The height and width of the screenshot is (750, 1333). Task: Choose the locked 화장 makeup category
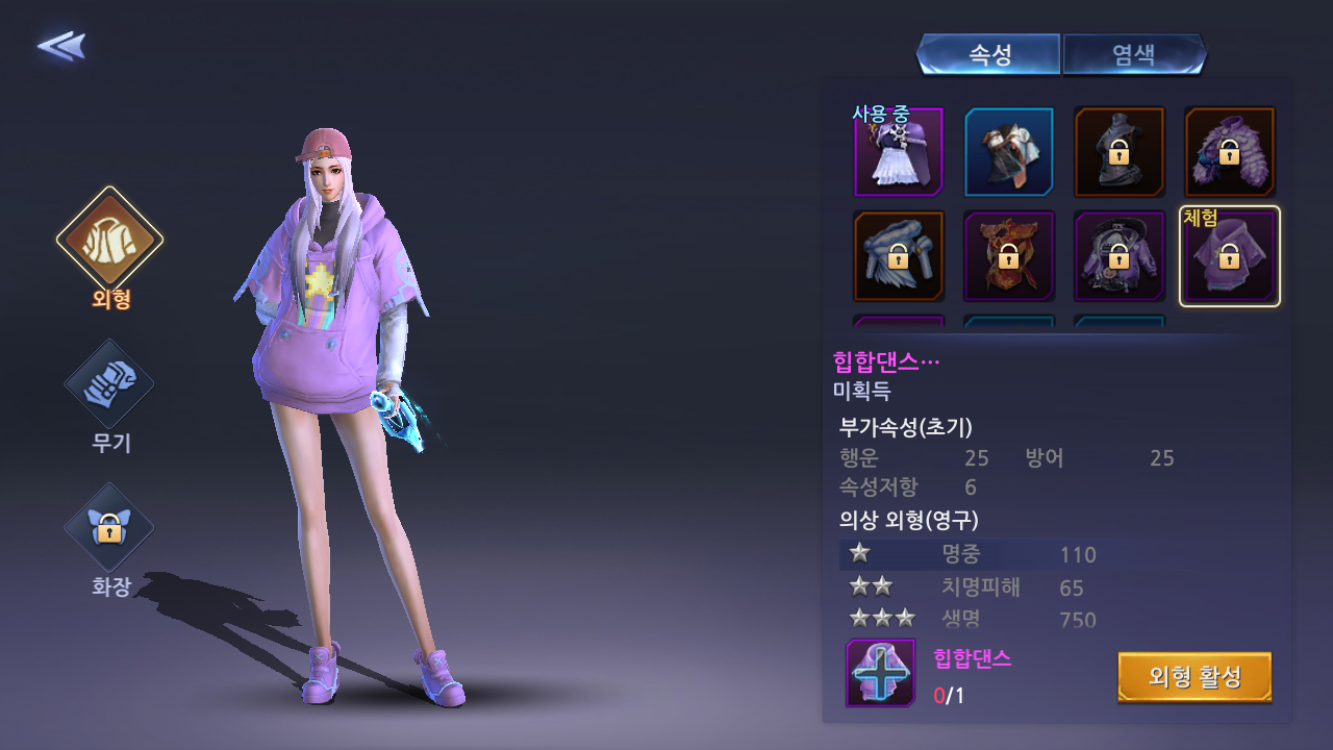coord(110,528)
